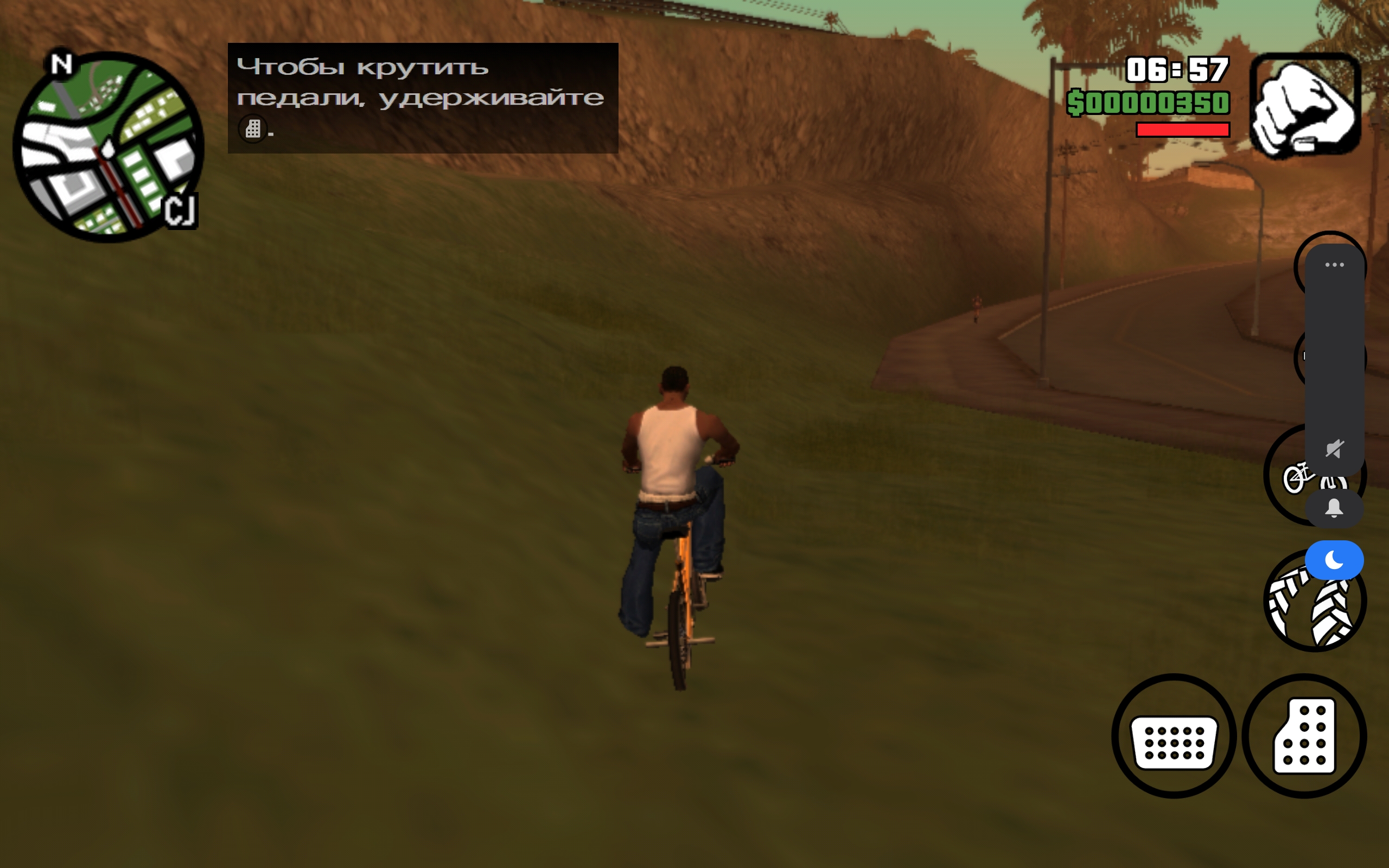Tap the bell notification button
The height and width of the screenshot is (868, 1389).
(1334, 509)
